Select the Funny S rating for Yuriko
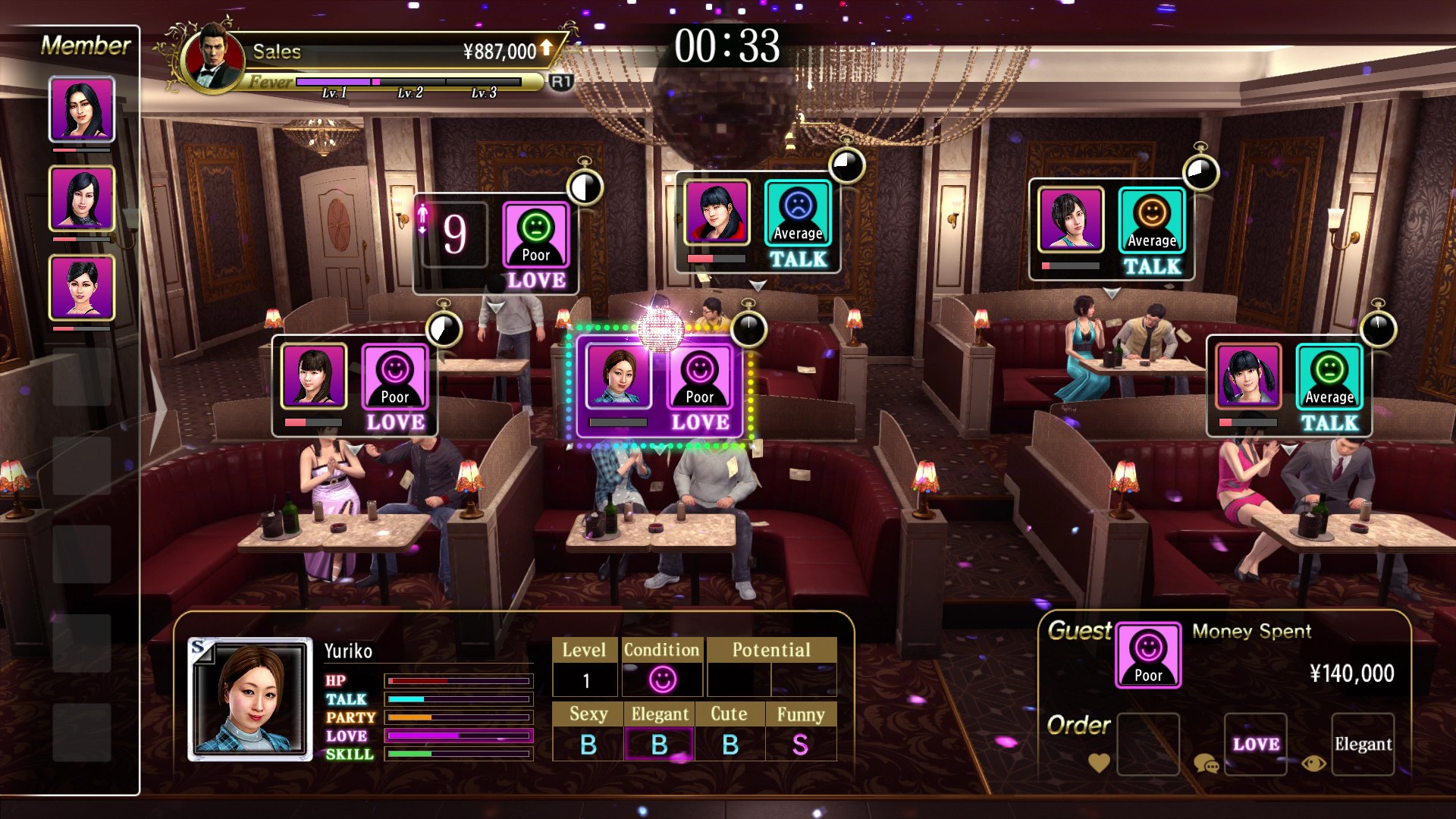 pyautogui.click(x=802, y=744)
